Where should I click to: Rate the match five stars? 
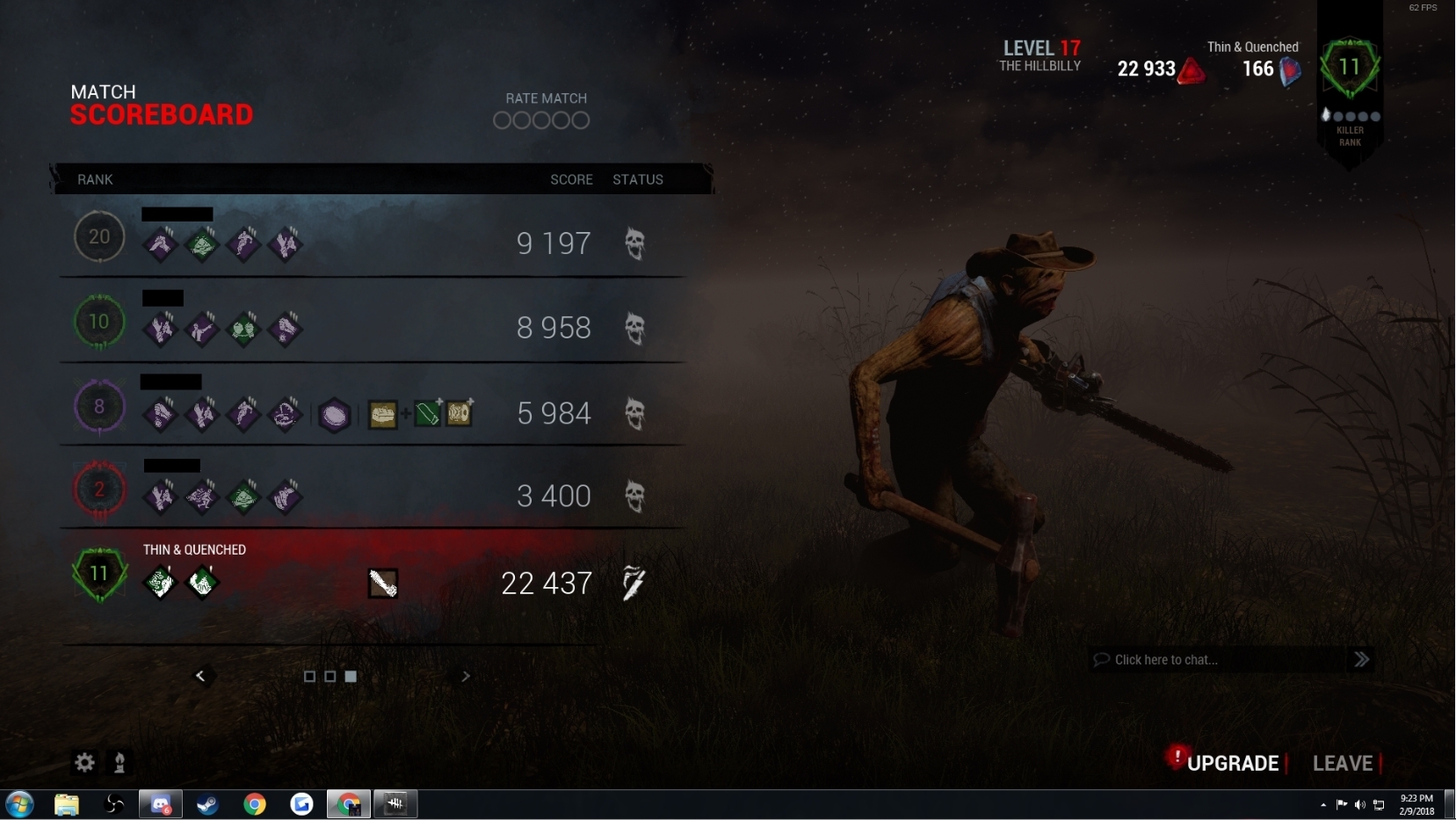580,120
